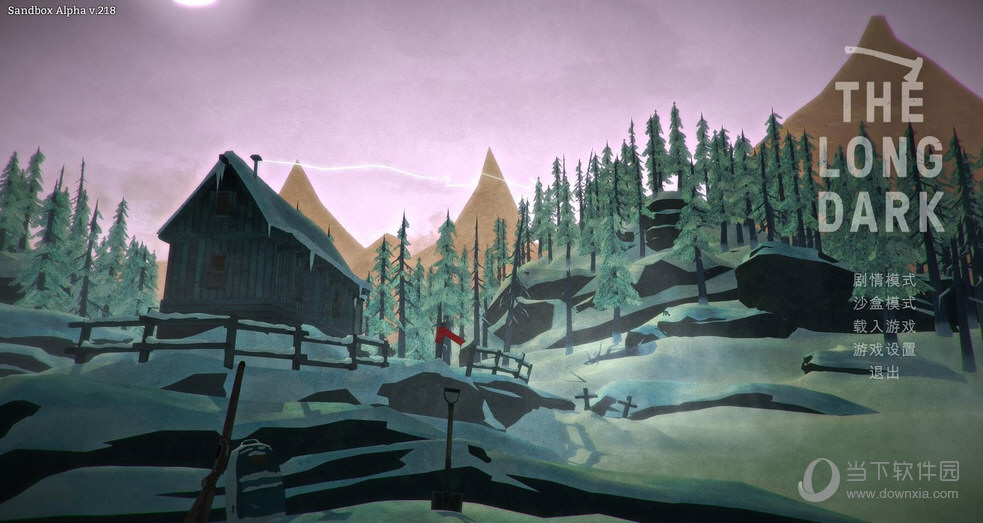Open 游戏设置 (Game Settings)
Screen dimensions: 983x523
pyautogui.click(x=884, y=350)
